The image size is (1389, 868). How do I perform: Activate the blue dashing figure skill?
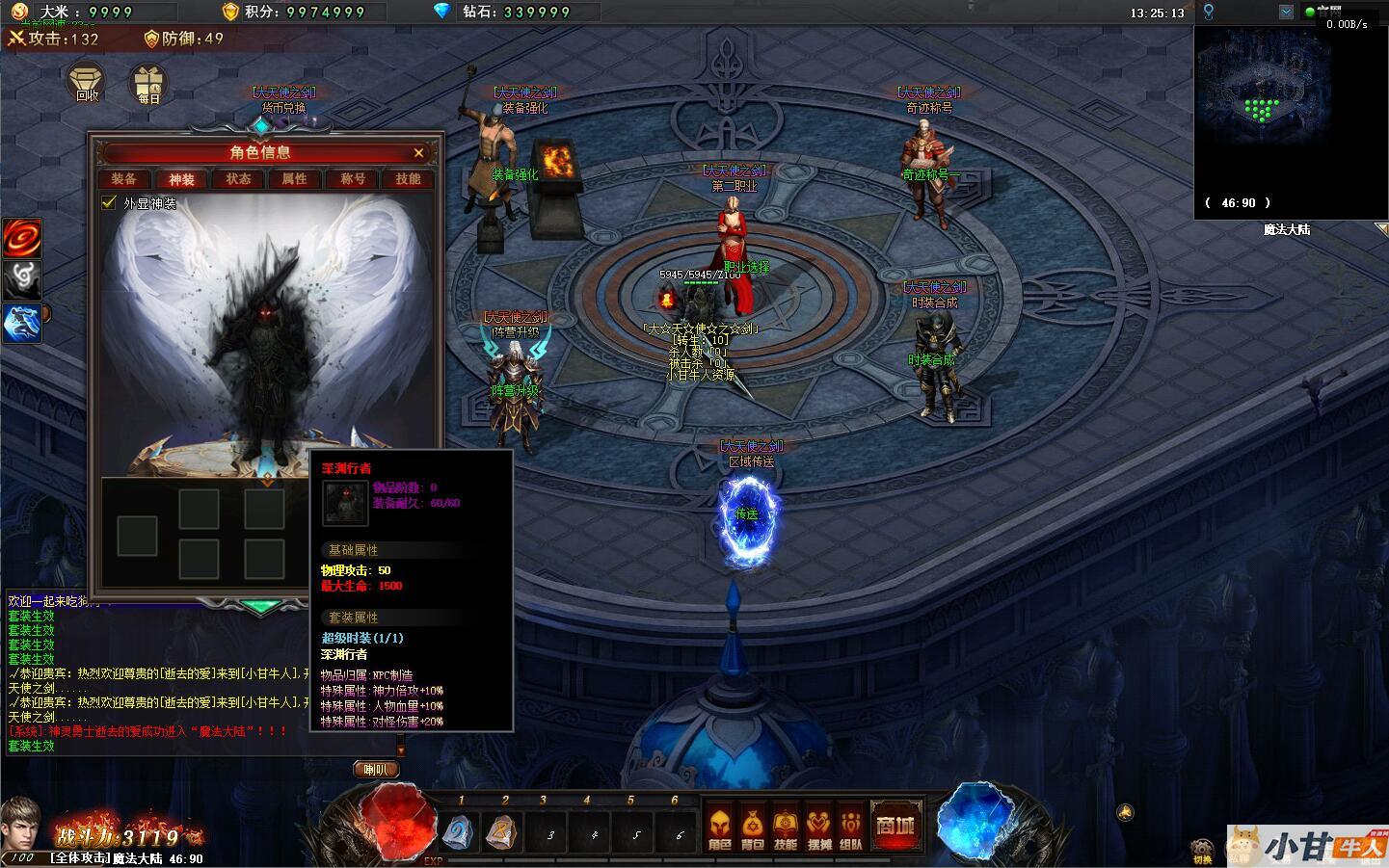coord(21,323)
